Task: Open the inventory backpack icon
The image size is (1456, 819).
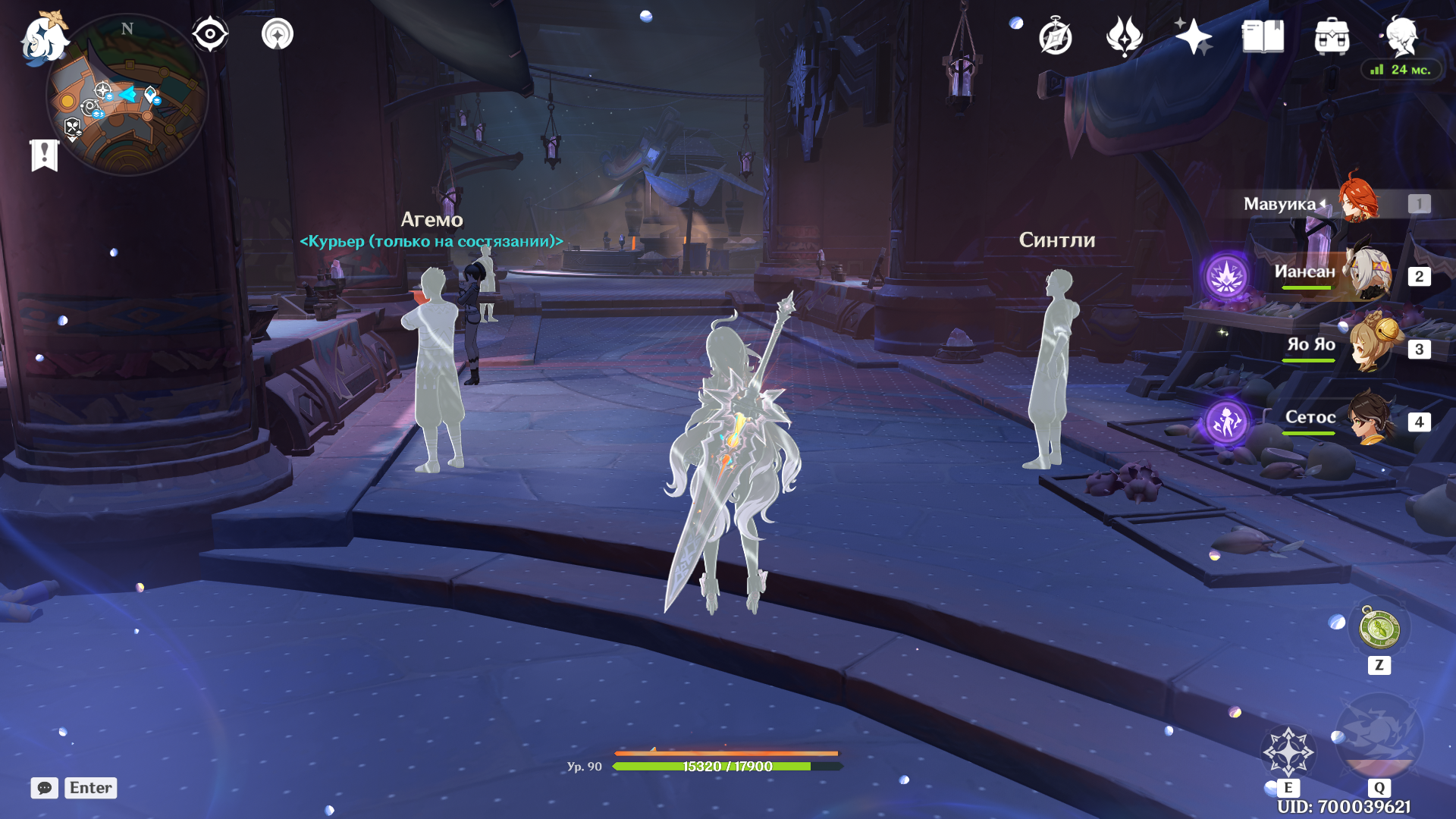Action: click(1332, 36)
